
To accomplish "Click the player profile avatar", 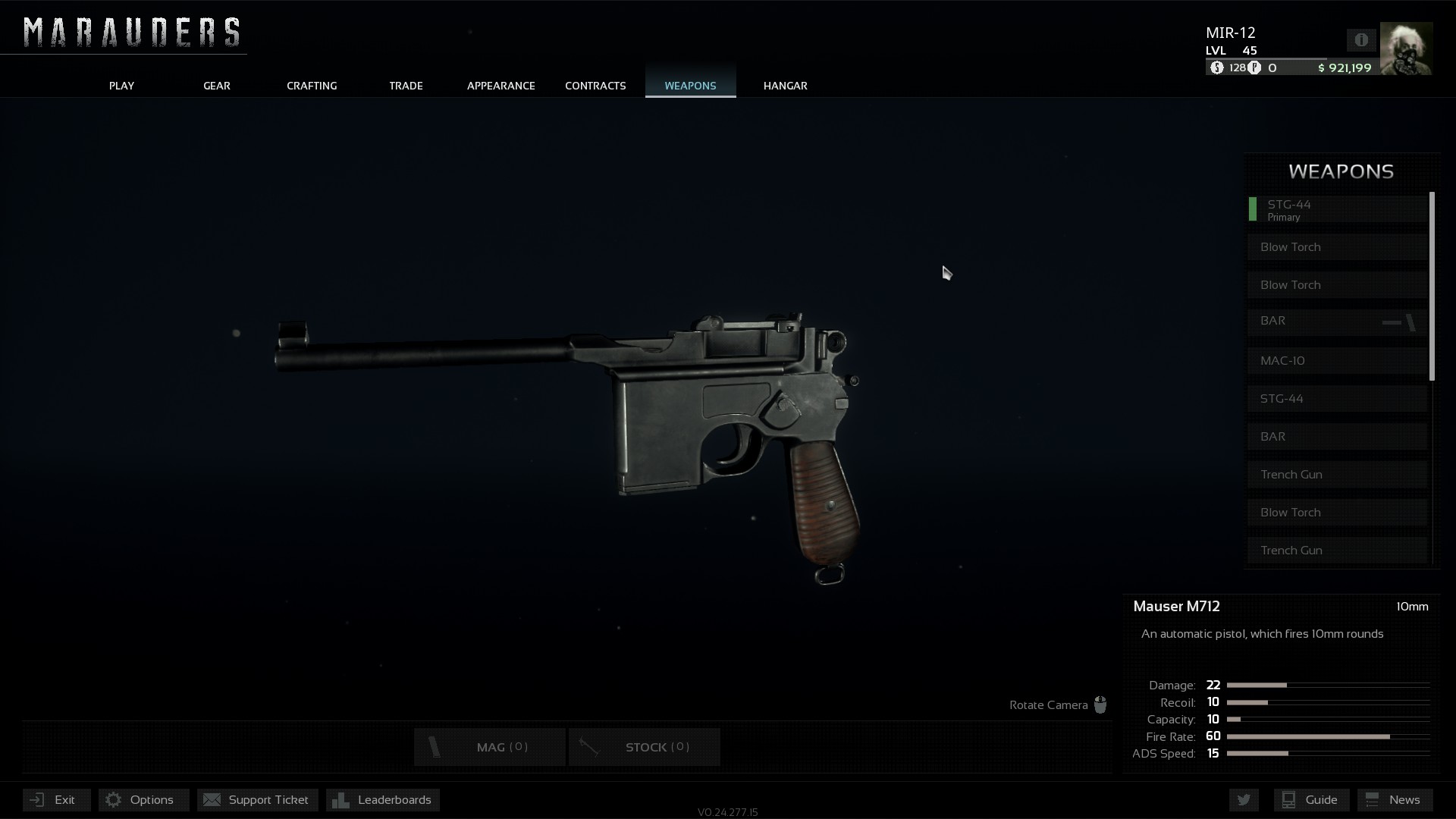I will (1406, 49).
